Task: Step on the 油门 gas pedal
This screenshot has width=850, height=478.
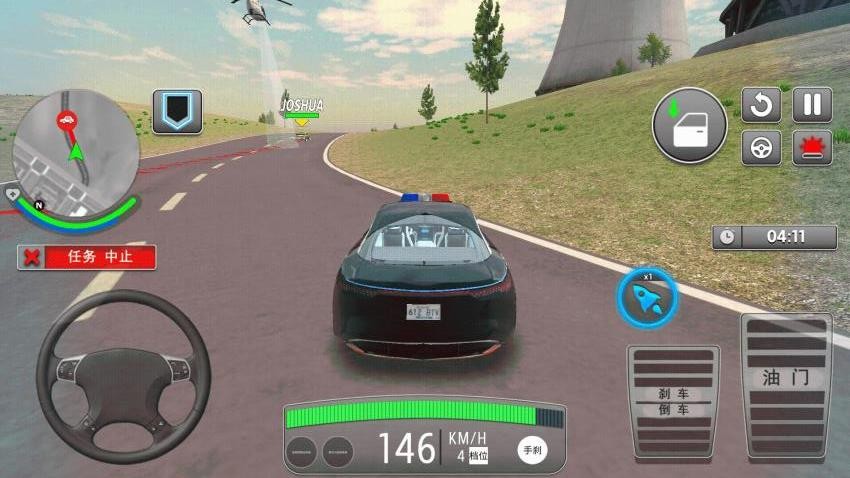Action: point(785,386)
